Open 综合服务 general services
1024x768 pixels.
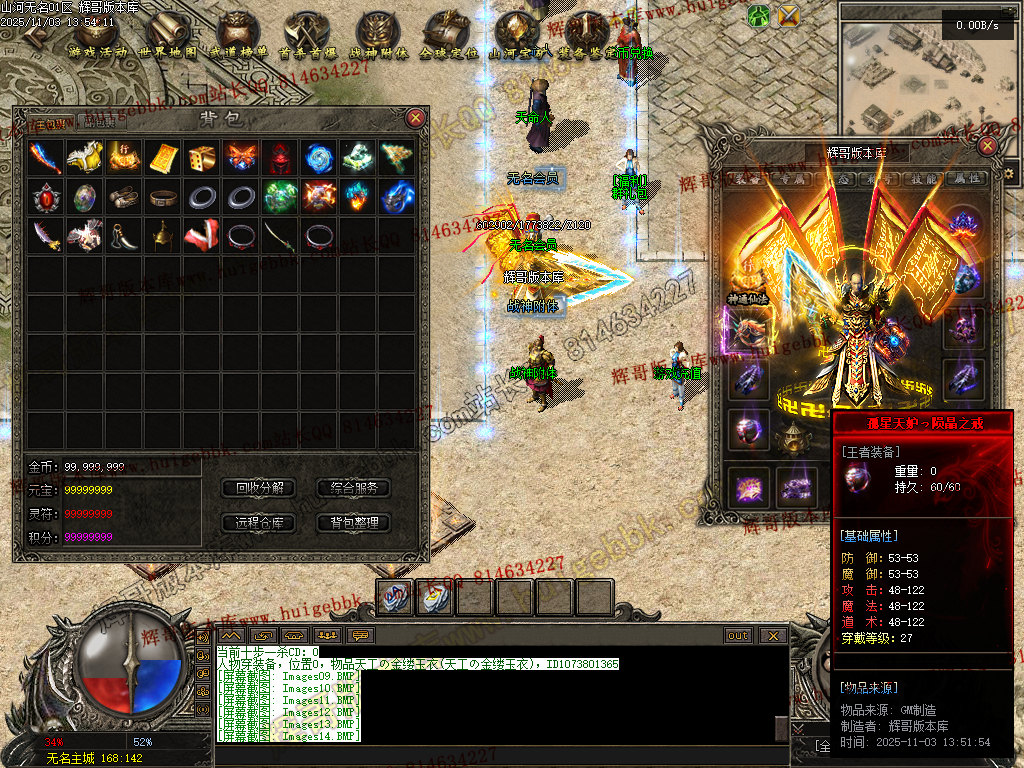pyautogui.click(x=353, y=488)
